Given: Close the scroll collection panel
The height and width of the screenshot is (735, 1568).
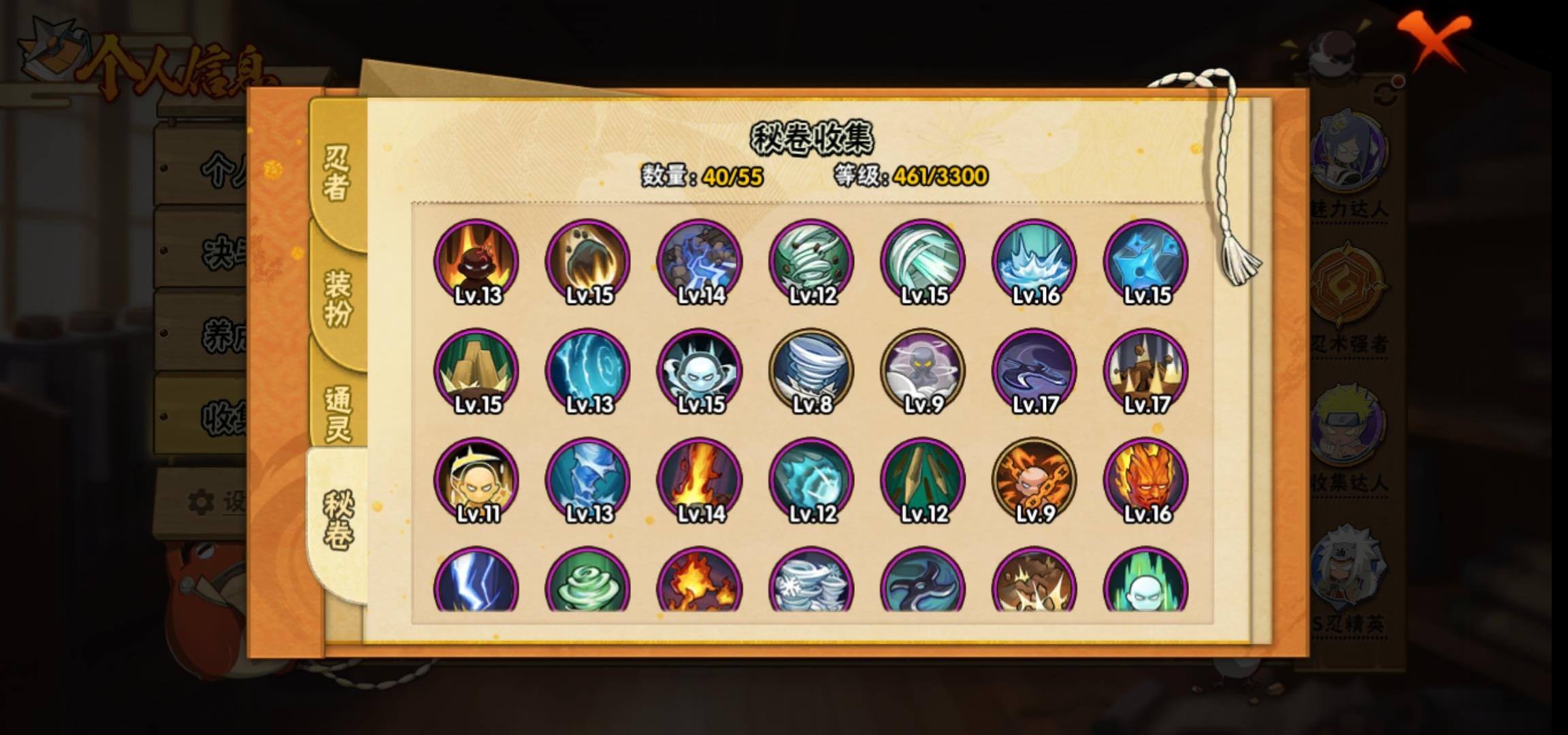Looking at the screenshot, I should pos(1435,39).
